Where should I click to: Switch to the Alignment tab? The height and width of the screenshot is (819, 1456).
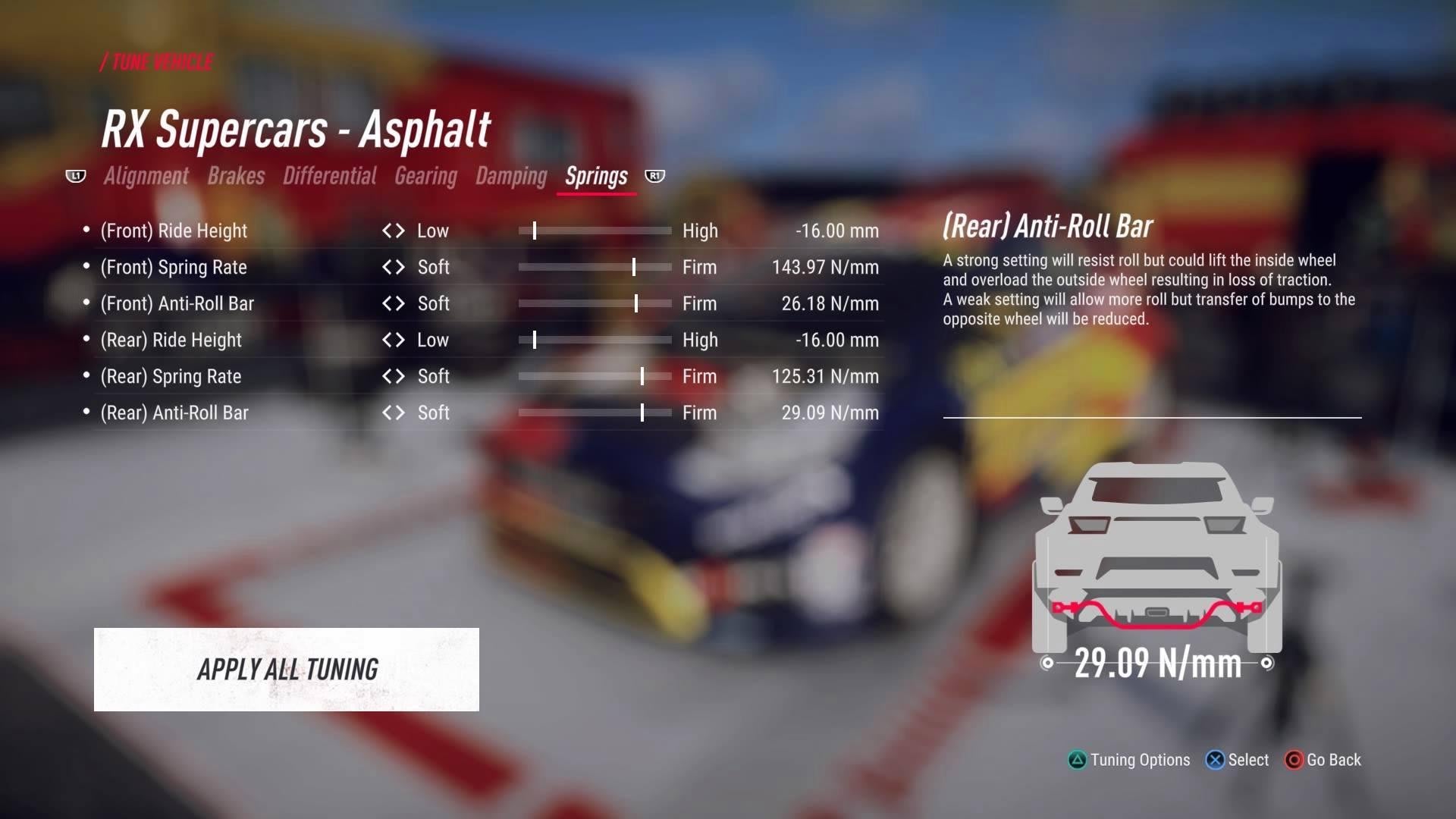[146, 176]
